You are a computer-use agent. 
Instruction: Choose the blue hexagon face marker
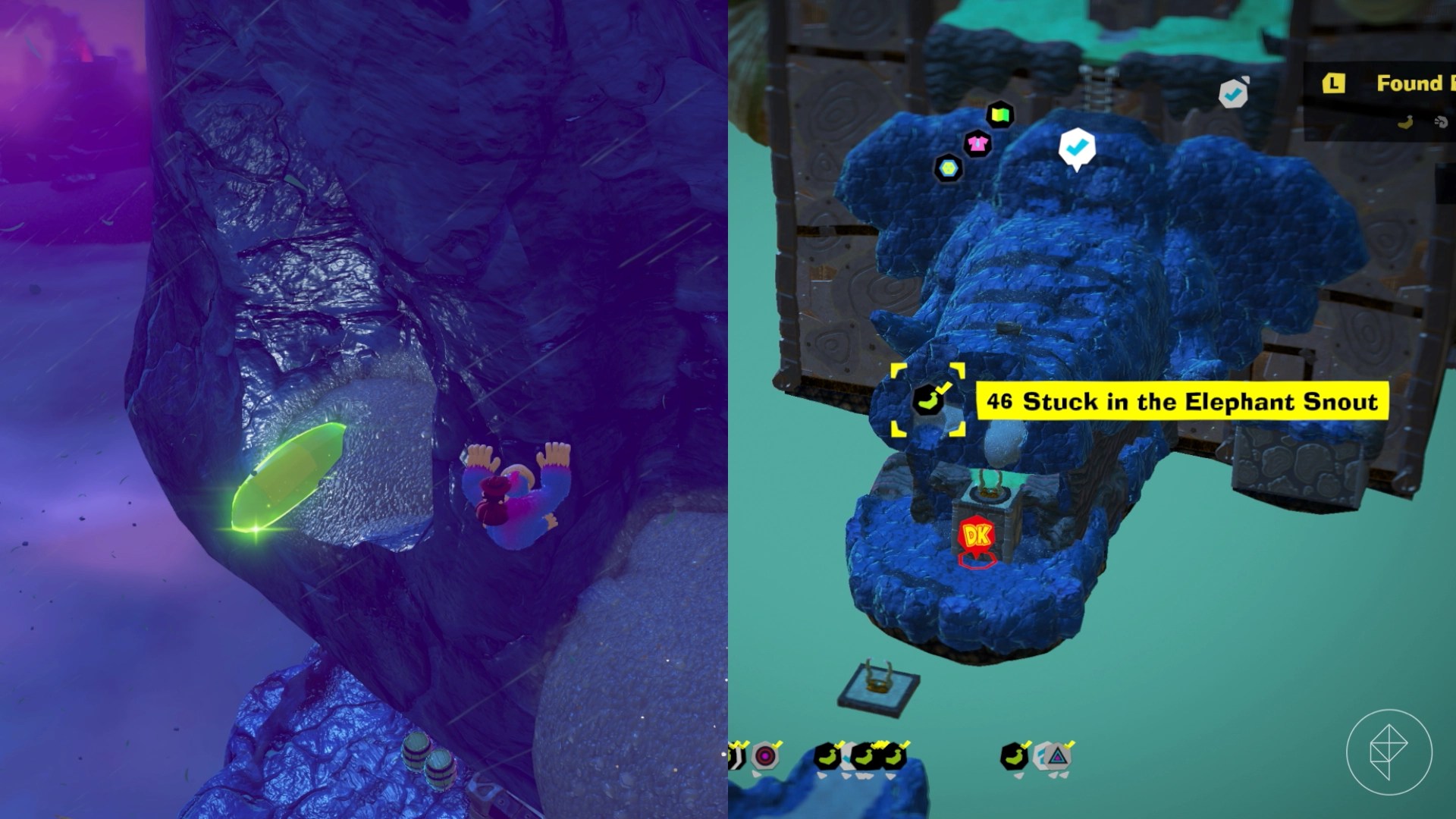coord(948,168)
